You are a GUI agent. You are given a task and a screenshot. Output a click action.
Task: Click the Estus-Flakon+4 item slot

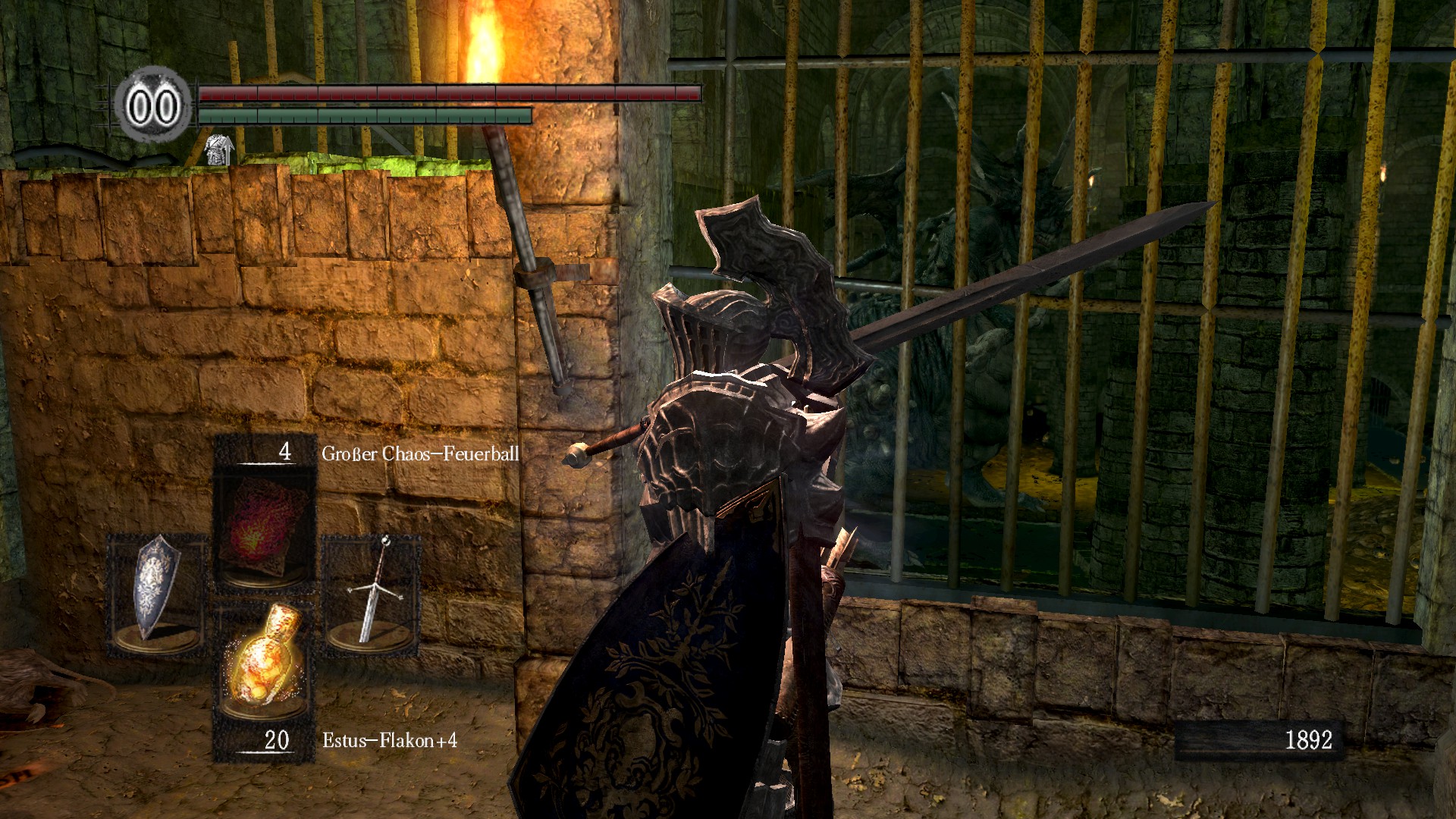tap(265, 664)
